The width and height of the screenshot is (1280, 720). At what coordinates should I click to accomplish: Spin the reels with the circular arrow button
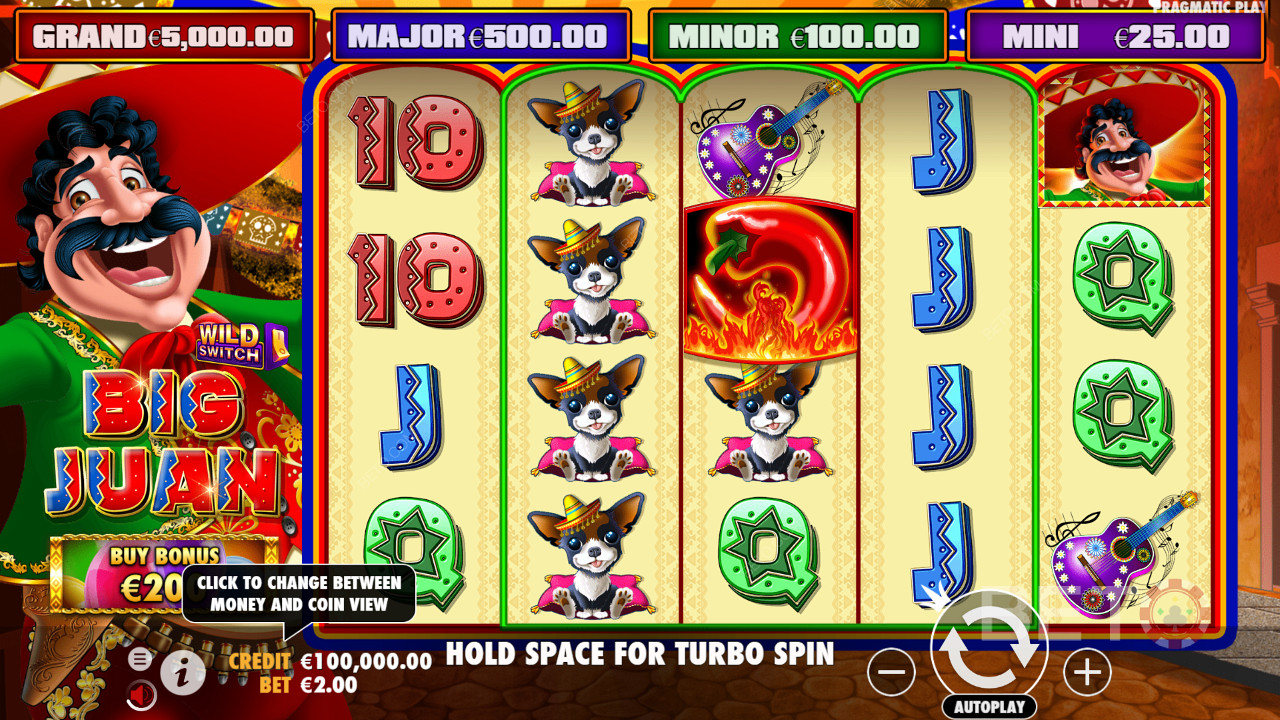(x=989, y=646)
